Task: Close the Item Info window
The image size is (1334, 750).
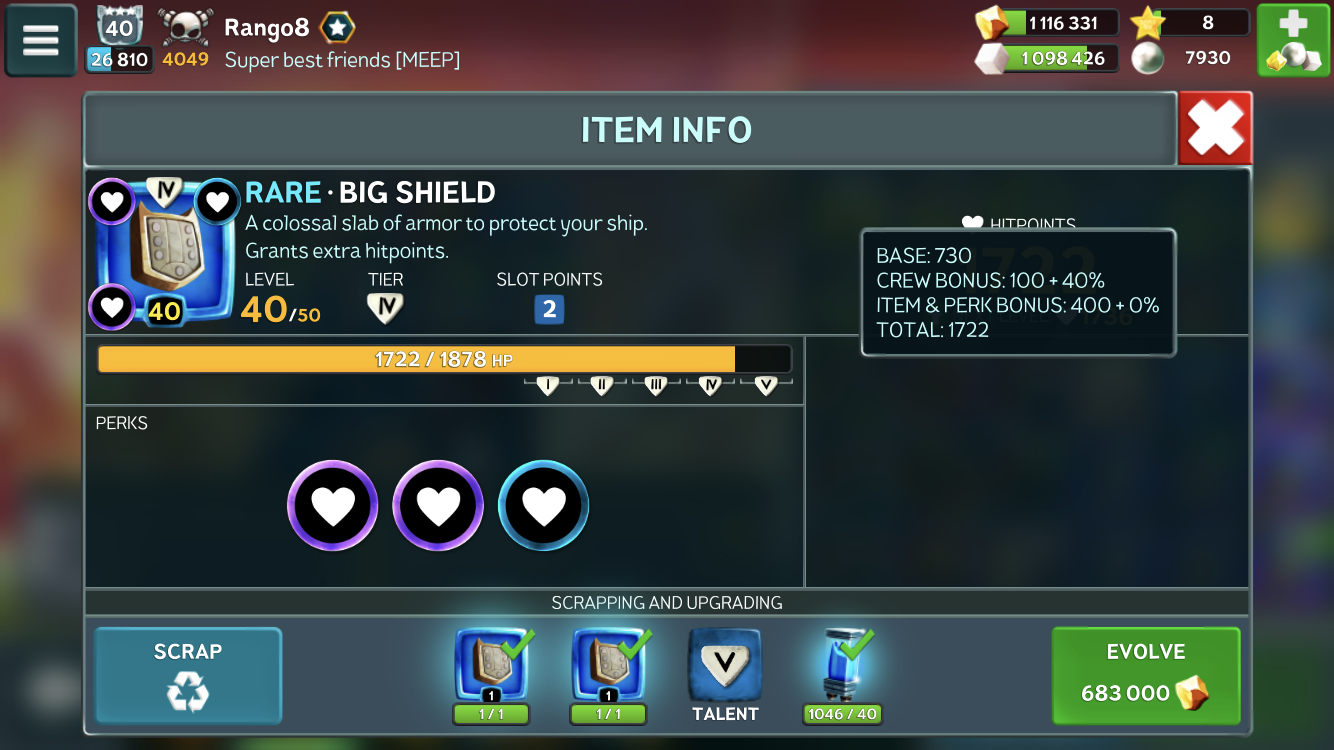Action: [1215, 128]
